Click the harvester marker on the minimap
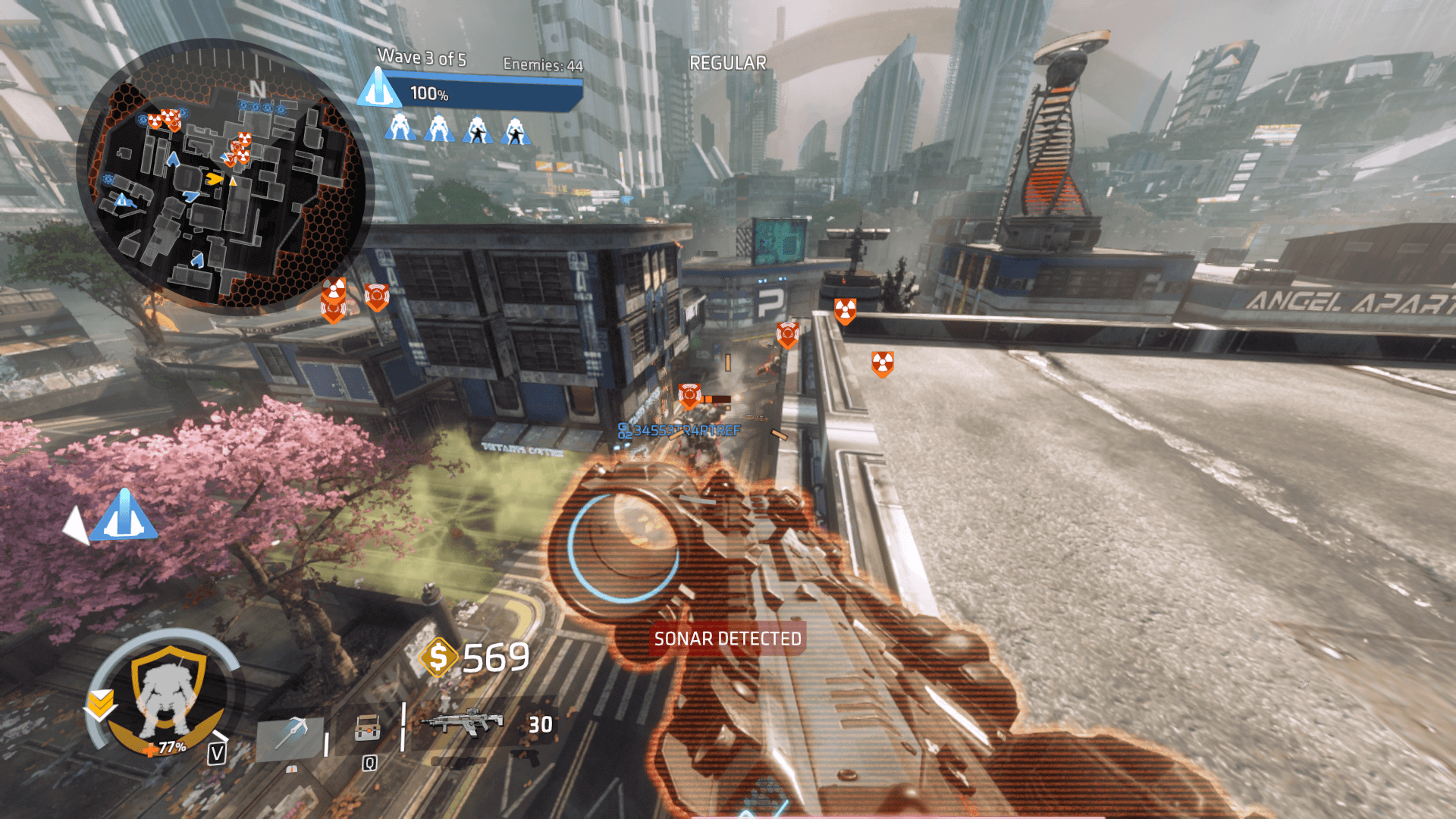The height and width of the screenshot is (819, 1456). [121, 201]
